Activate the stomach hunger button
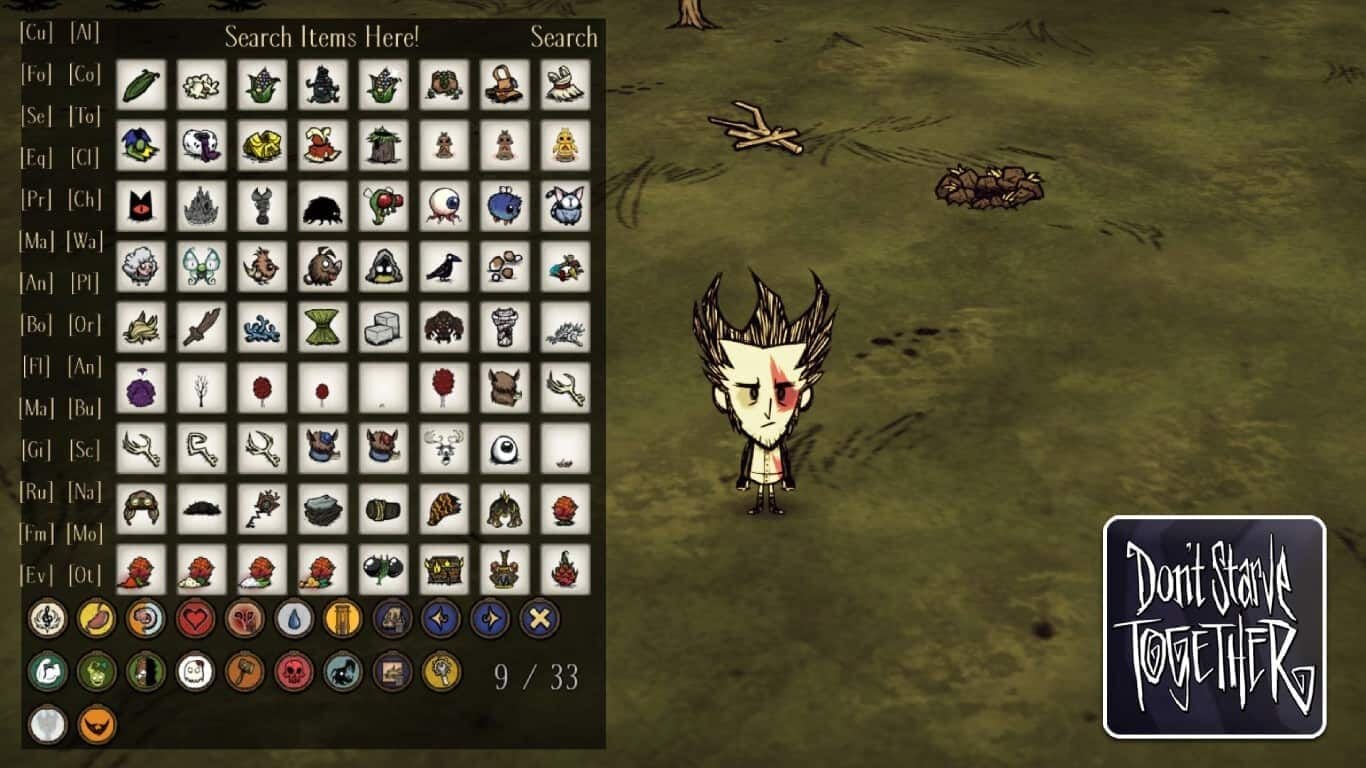 (97, 619)
